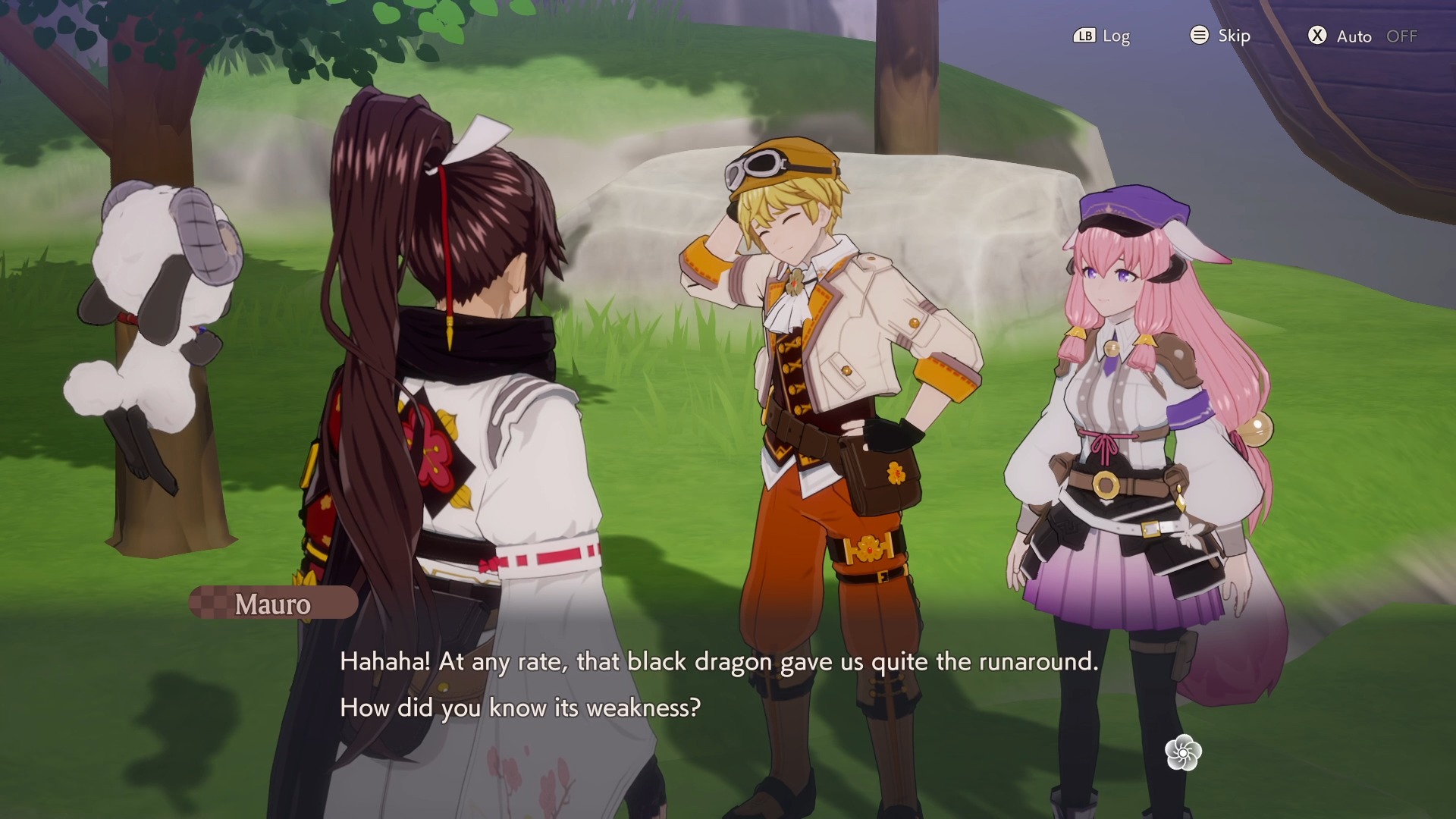Open the dialogue Log
This screenshot has width=1456, height=819.
click(x=1102, y=36)
